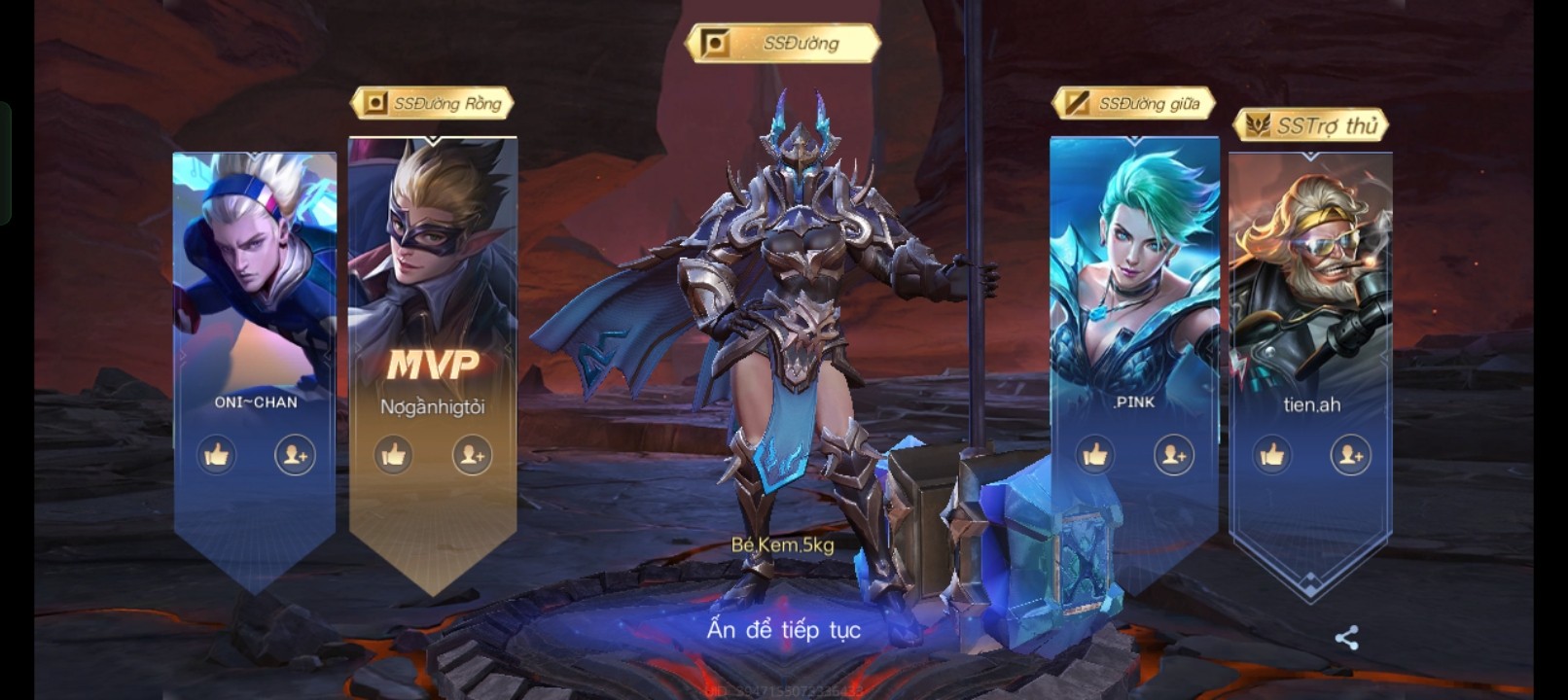This screenshot has height=700, width=1568.
Task: Send friend request to Nợgầnhigtôi
Action: pos(472,455)
